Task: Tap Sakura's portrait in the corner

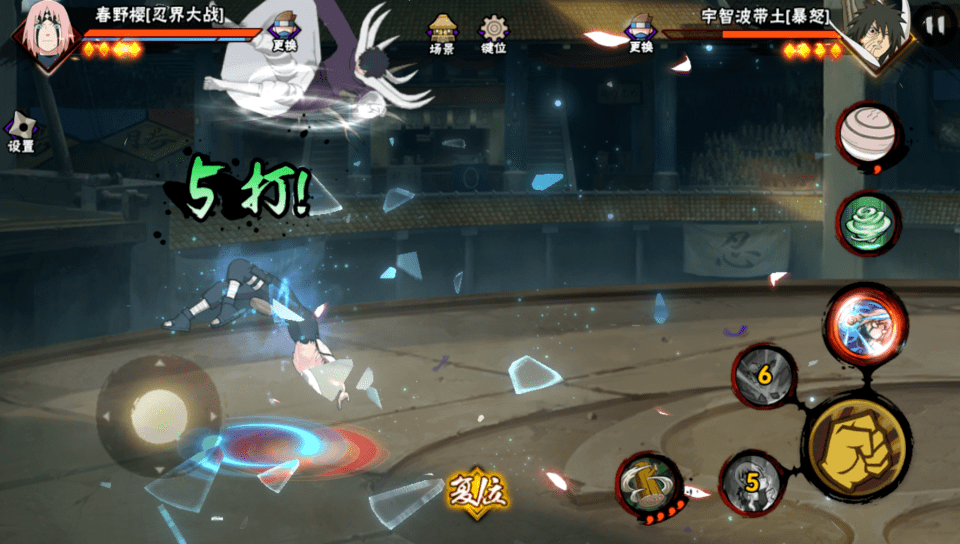Action: pos(46,36)
